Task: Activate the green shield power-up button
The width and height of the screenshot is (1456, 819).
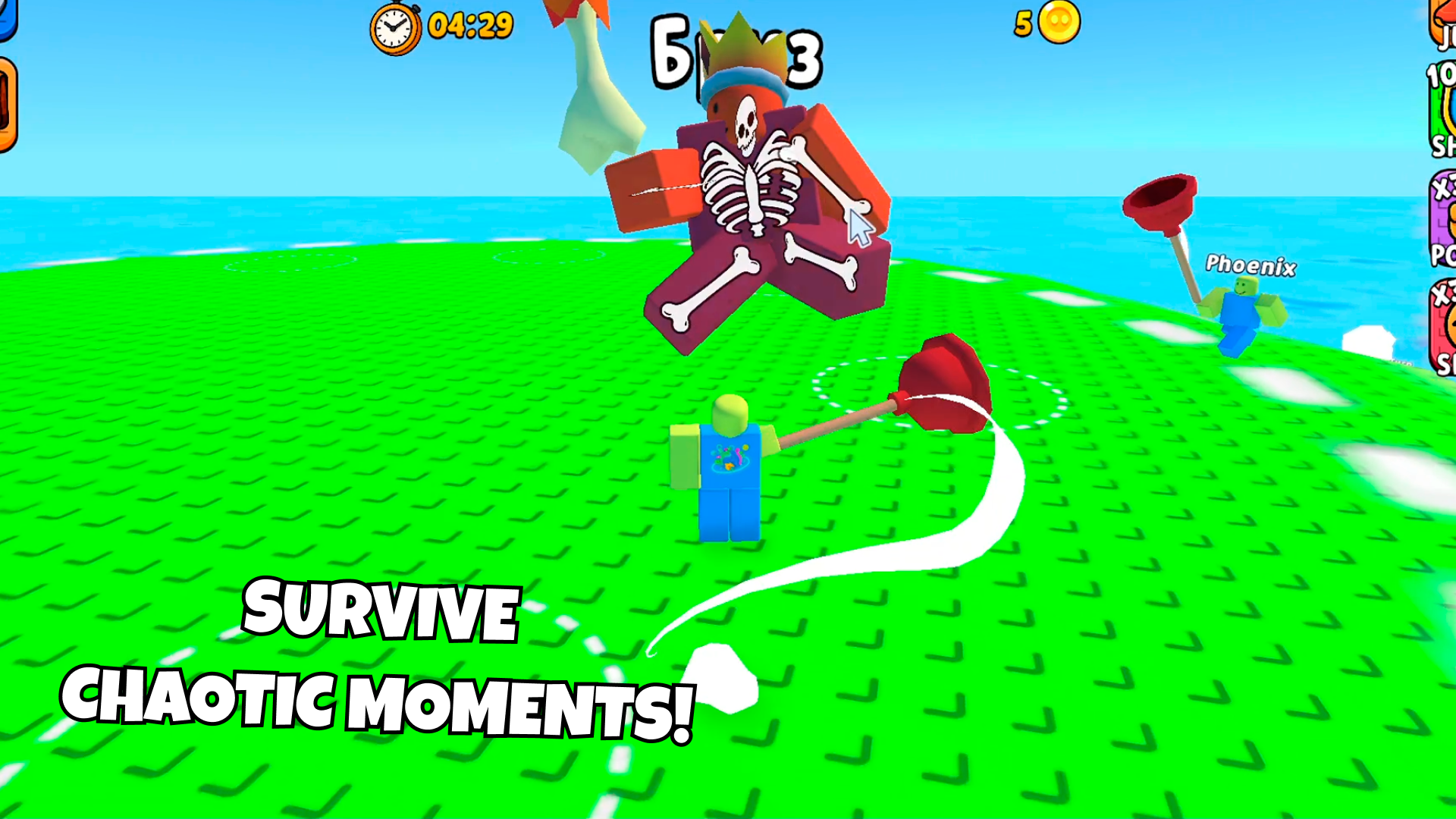Action: [1443, 110]
